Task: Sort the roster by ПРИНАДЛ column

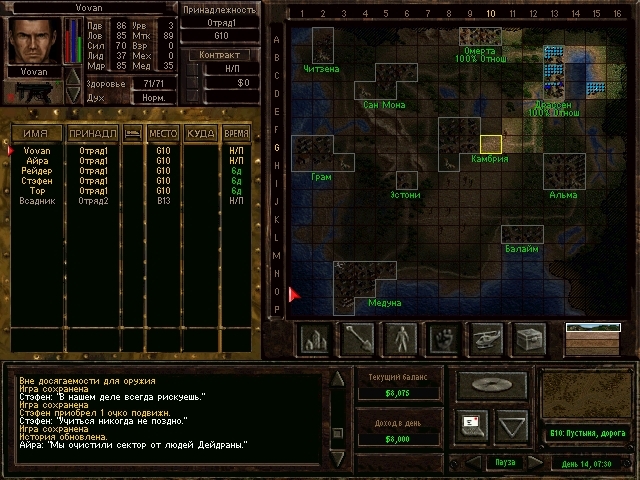Action: tap(93, 133)
